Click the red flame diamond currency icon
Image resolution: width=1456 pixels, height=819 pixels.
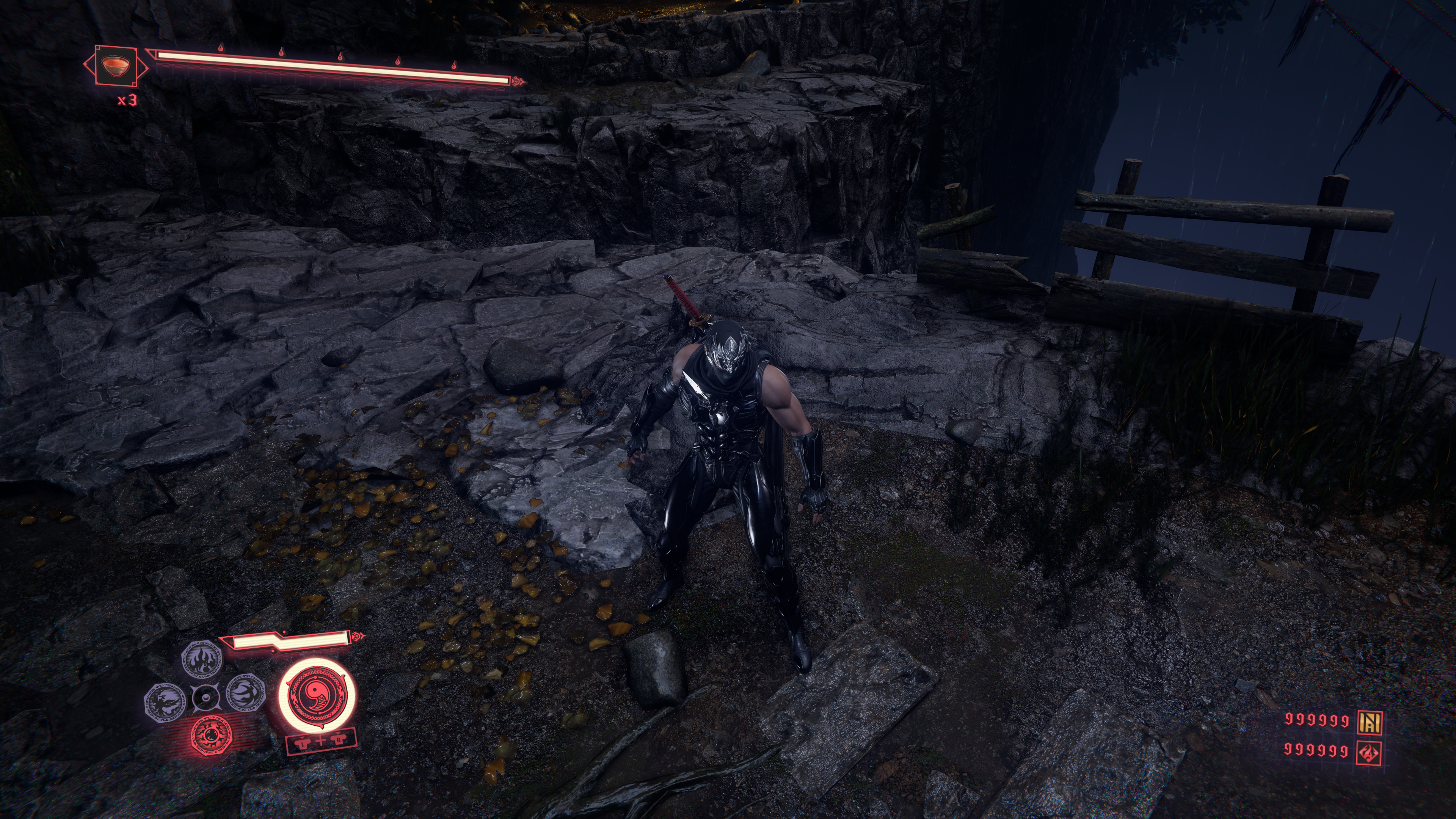pyautogui.click(x=1370, y=752)
